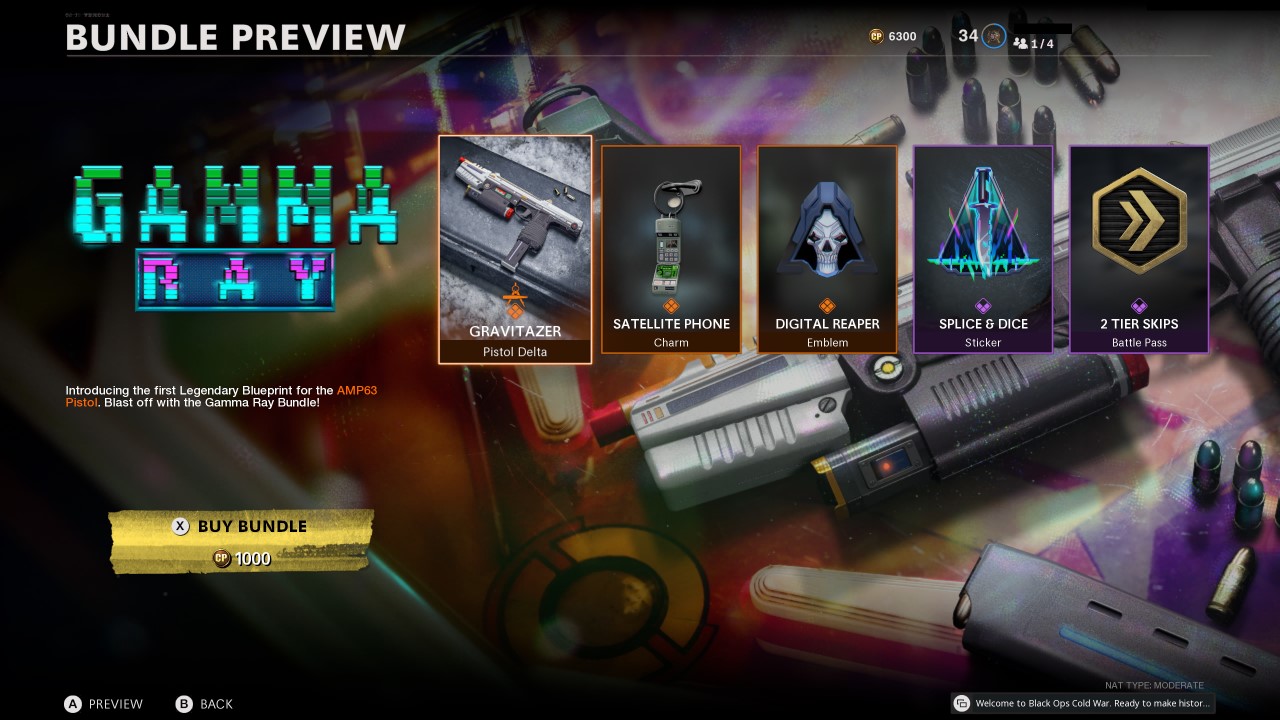The width and height of the screenshot is (1280, 720).
Task: Click the AMP63 Pistol link in the description
Action: coord(356,391)
